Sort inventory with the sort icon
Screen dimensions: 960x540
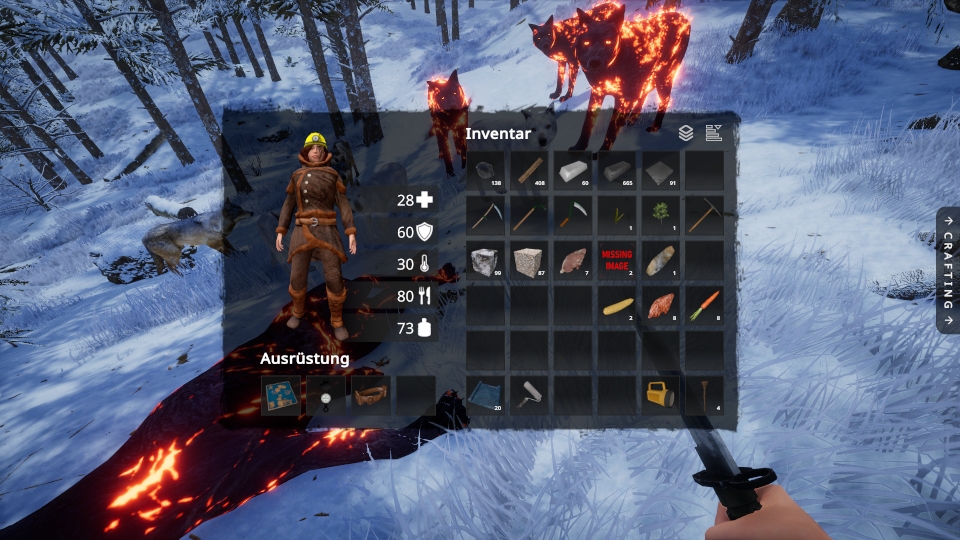coord(713,132)
